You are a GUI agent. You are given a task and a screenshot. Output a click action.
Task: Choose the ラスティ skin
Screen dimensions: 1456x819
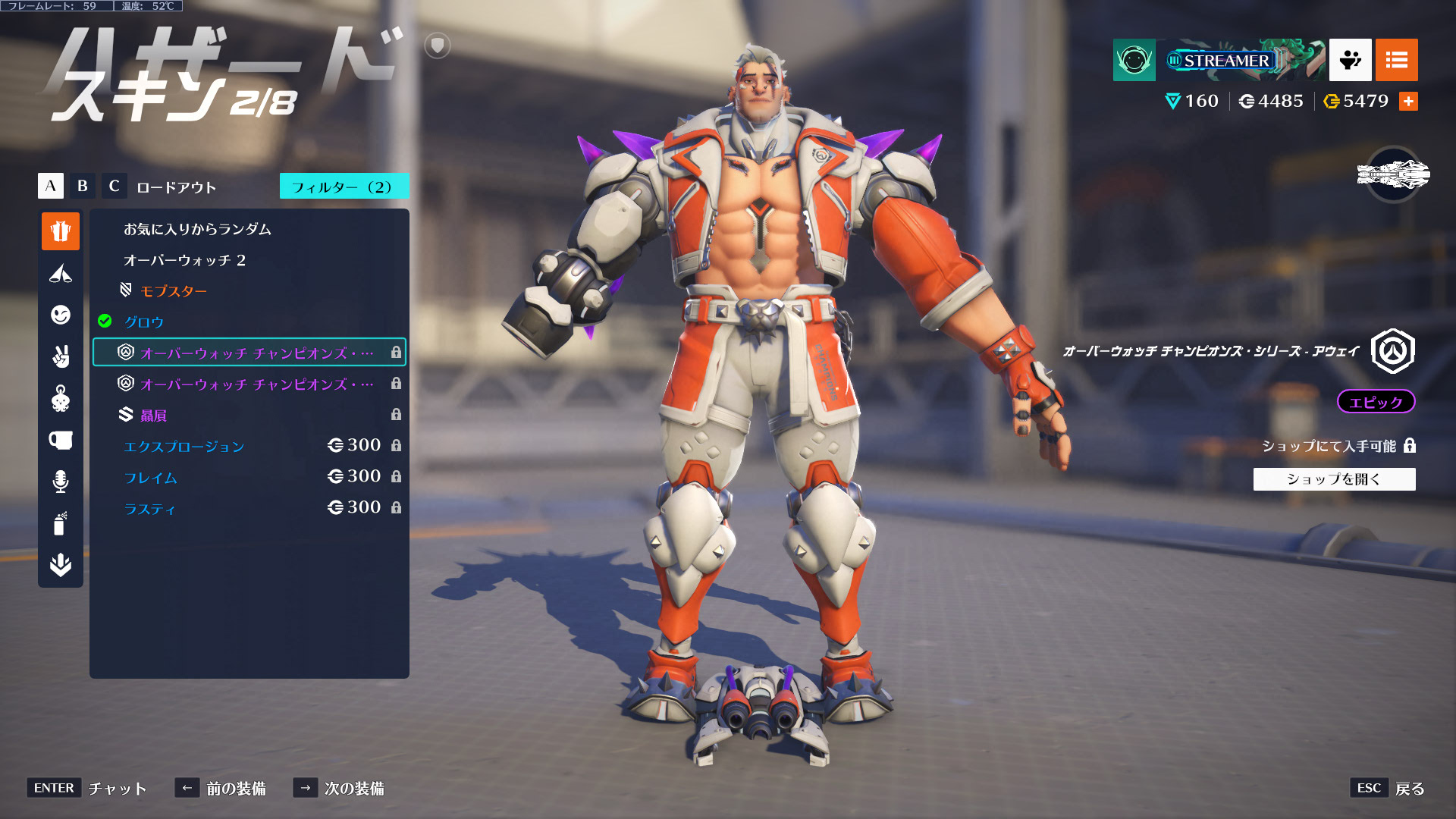point(149,509)
